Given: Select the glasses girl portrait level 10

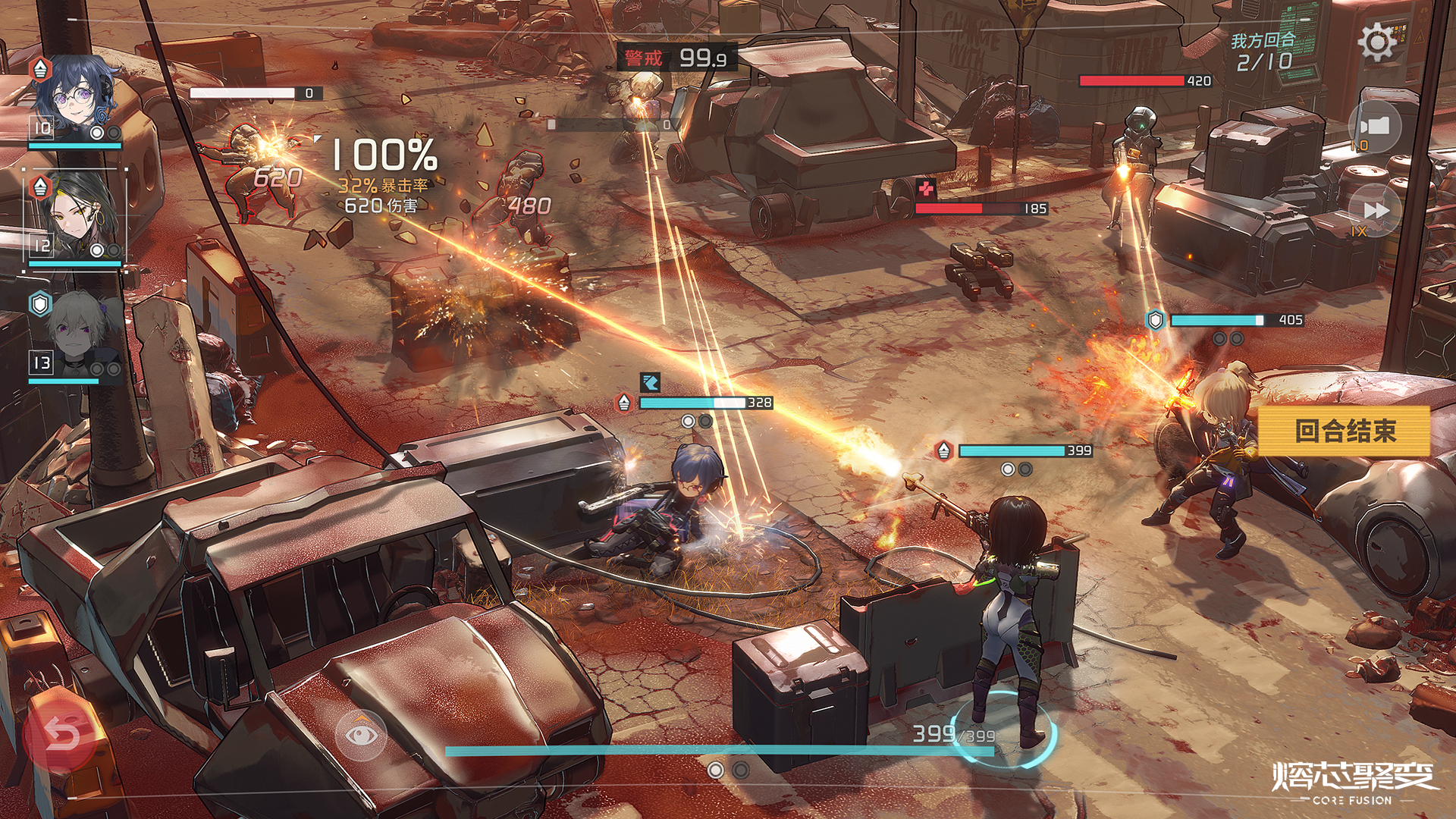Looking at the screenshot, I should (x=76, y=99).
